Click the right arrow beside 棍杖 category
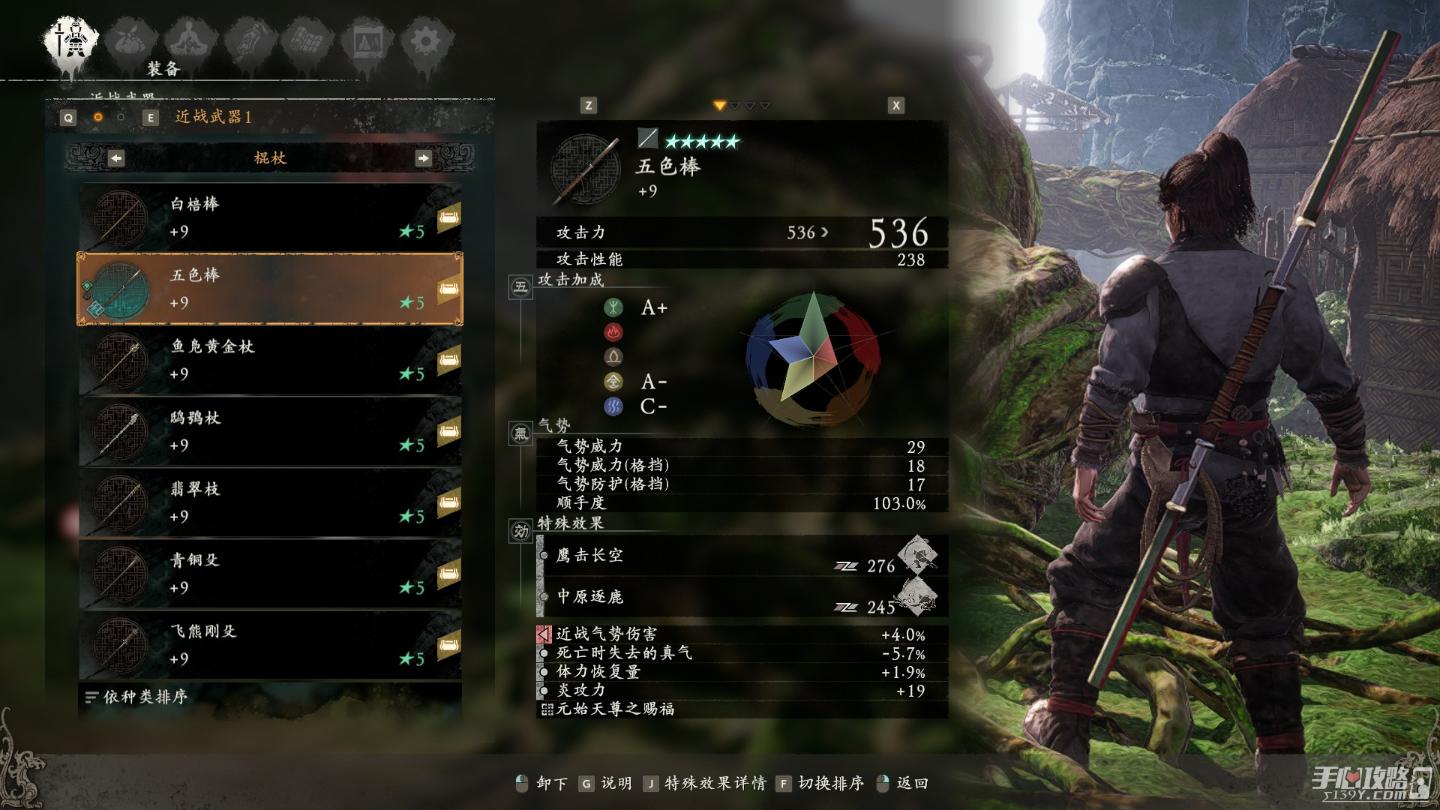This screenshot has width=1440, height=810. [x=424, y=158]
